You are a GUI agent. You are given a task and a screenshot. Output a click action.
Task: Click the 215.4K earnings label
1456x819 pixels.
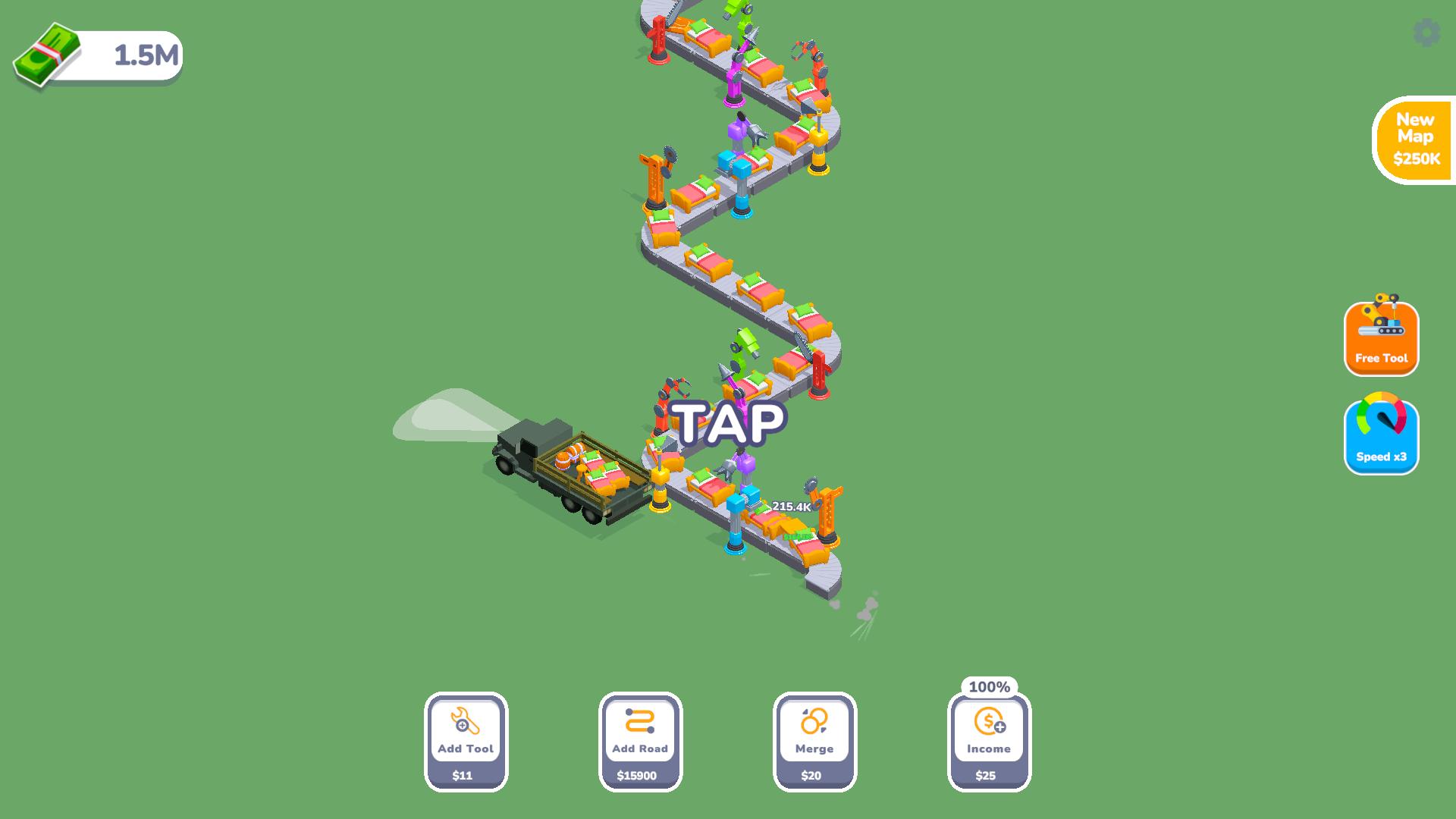pos(791,504)
